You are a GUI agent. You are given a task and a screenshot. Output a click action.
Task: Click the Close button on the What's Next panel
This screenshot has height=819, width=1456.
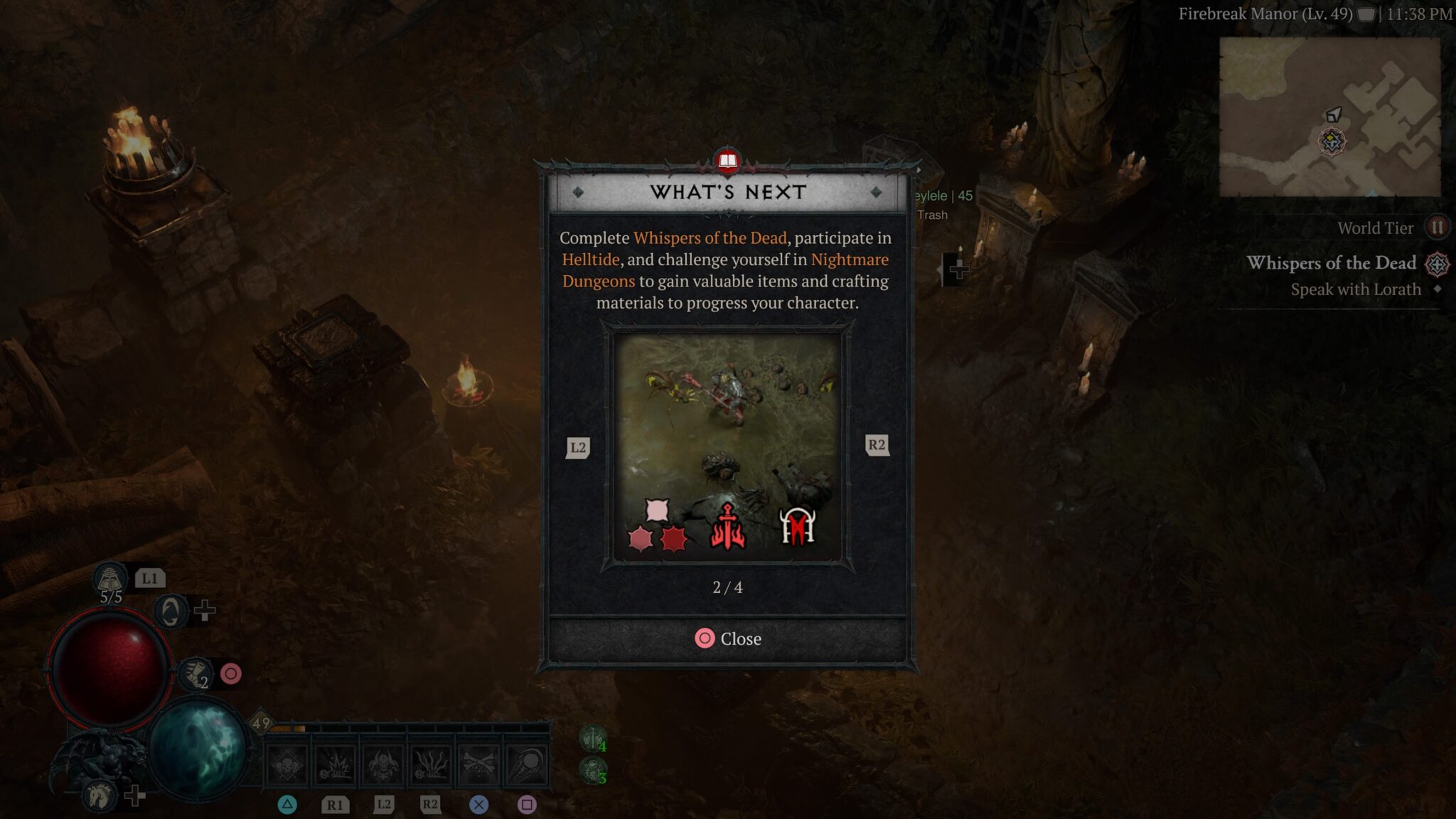pos(727,638)
